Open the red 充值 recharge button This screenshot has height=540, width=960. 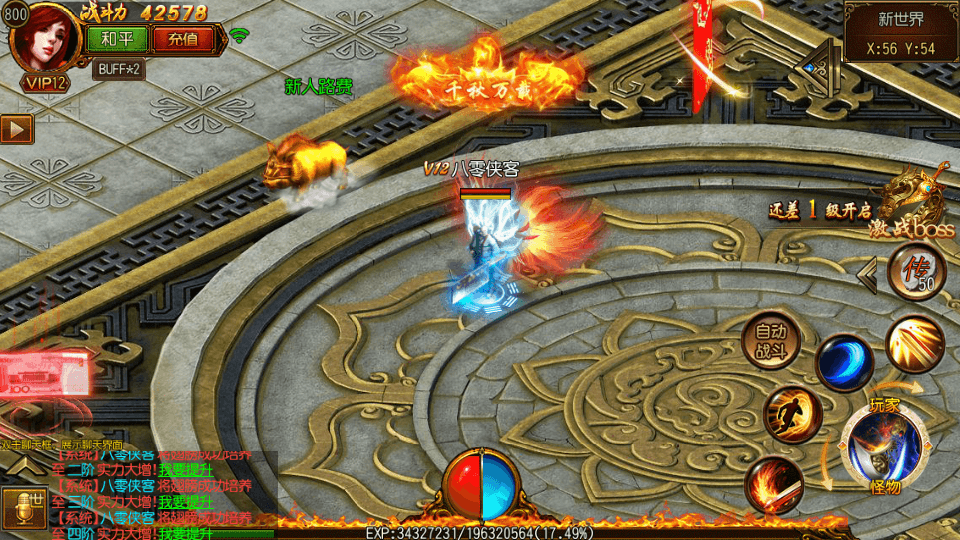(182, 39)
